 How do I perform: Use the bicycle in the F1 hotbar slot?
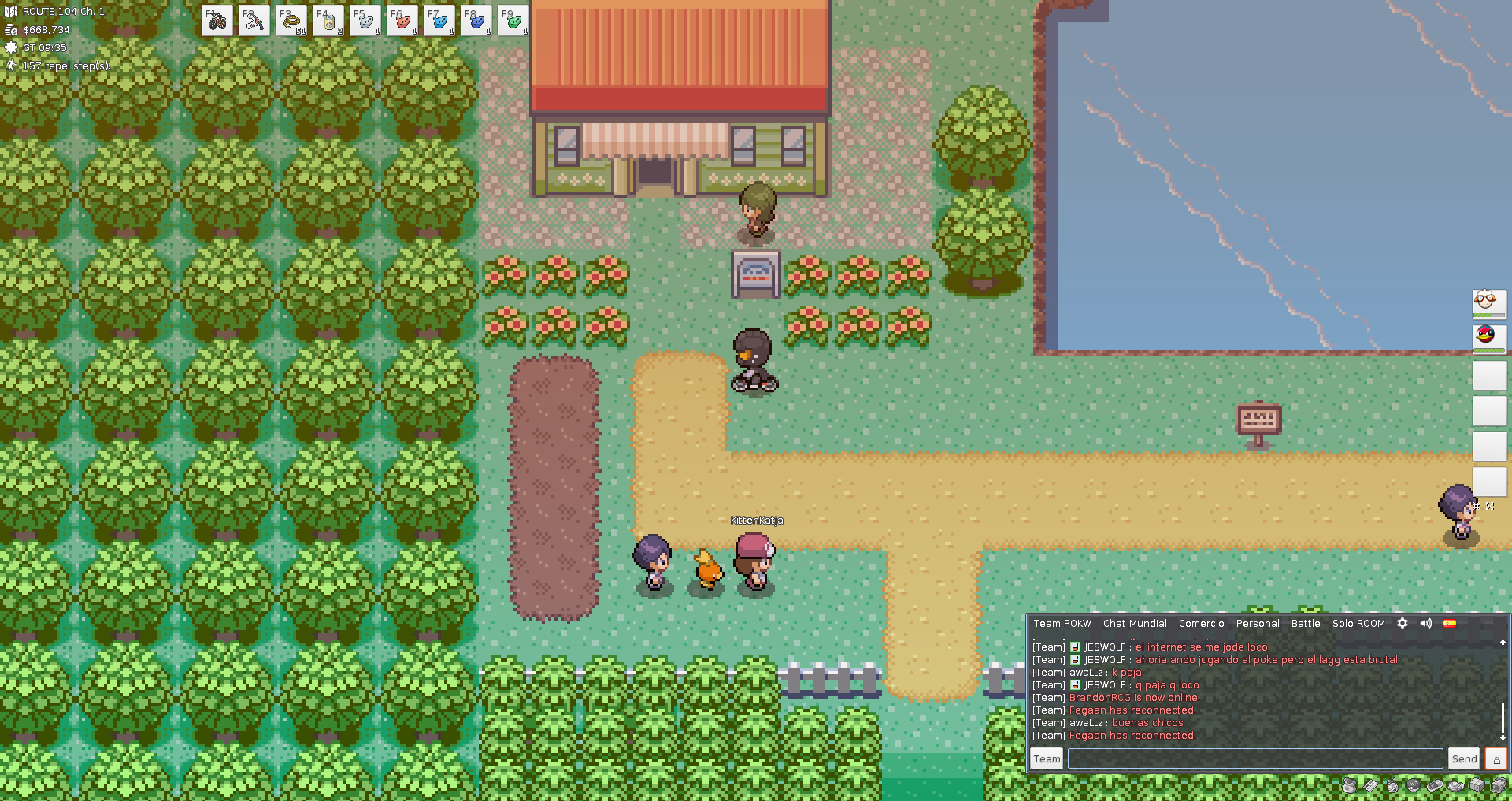tap(217, 20)
